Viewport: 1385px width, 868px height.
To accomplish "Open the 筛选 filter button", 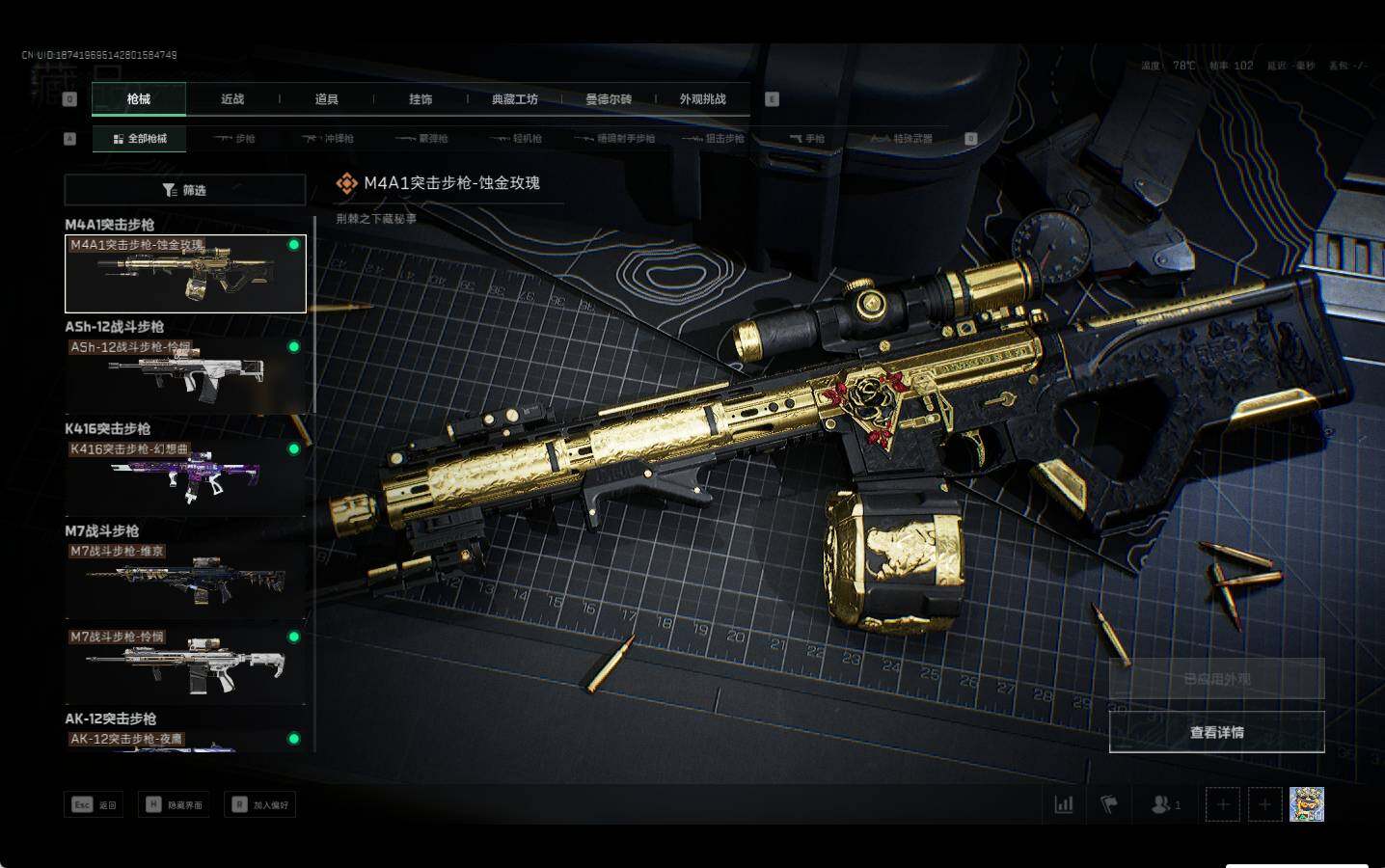I will tap(185, 190).
